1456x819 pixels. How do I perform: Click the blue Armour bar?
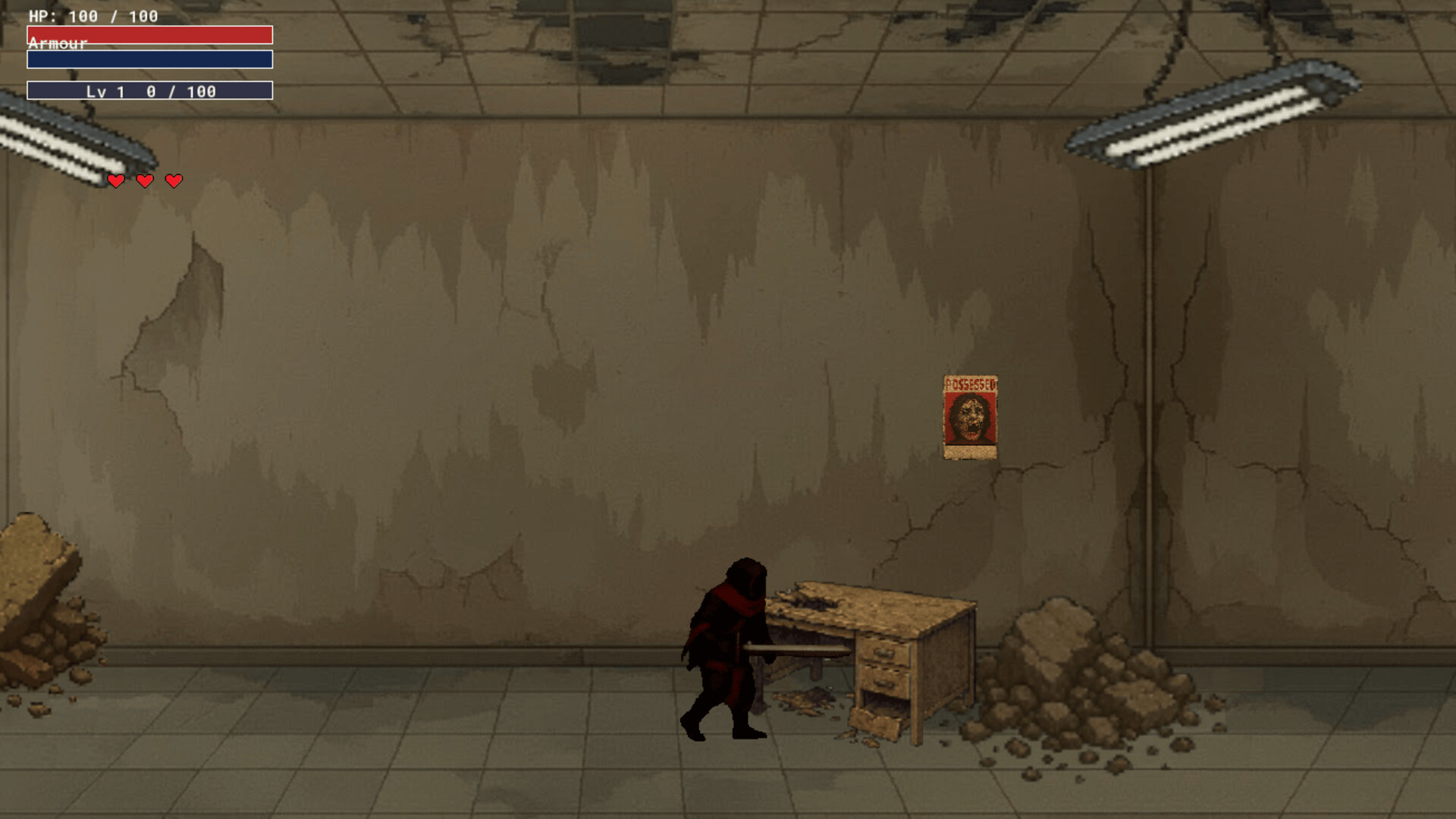(x=149, y=59)
